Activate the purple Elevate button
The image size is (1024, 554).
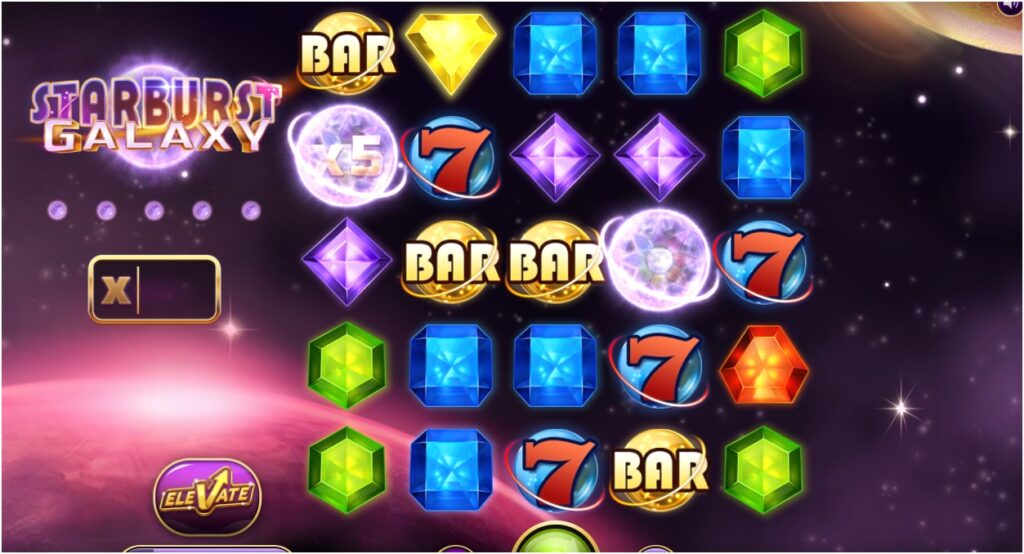(x=207, y=495)
